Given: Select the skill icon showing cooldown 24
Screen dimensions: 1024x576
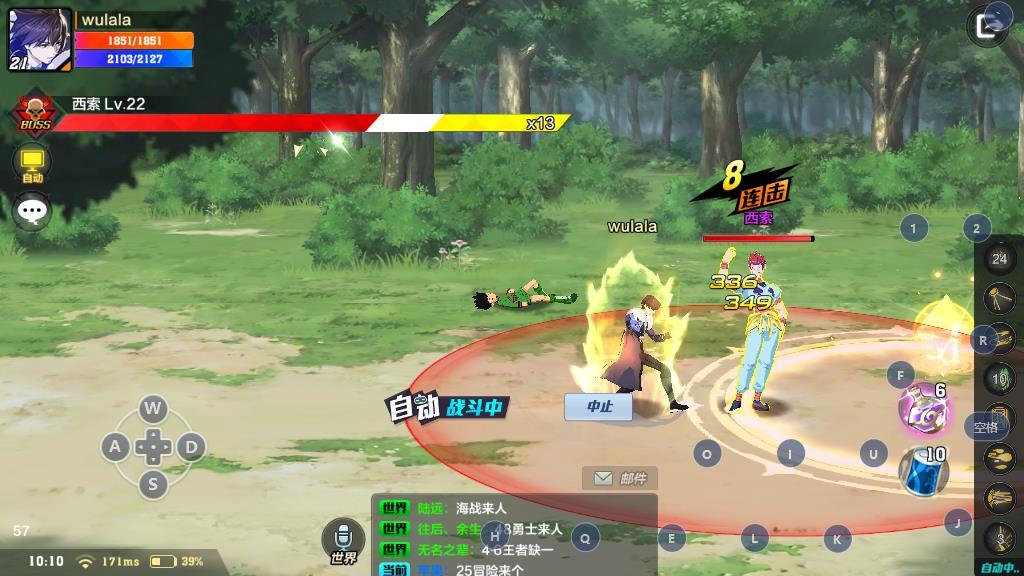Looking at the screenshot, I should click(999, 259).
